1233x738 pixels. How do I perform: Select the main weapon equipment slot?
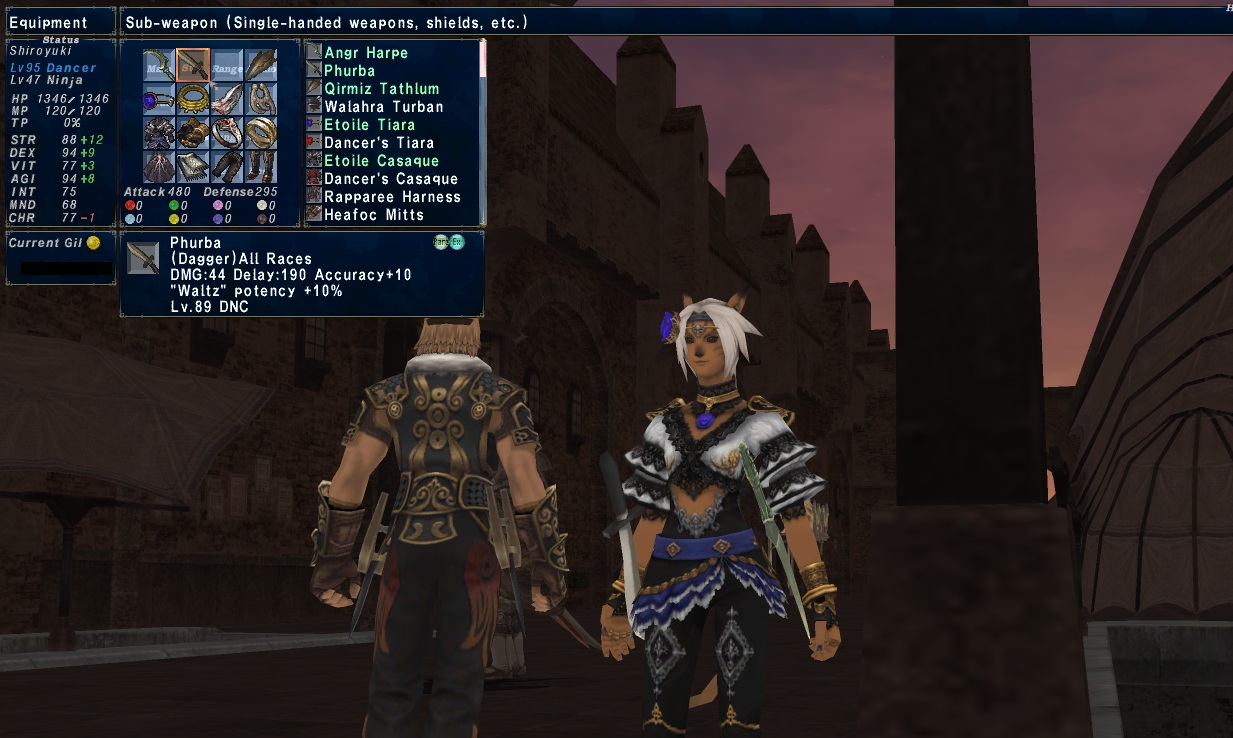pos(159,65)
